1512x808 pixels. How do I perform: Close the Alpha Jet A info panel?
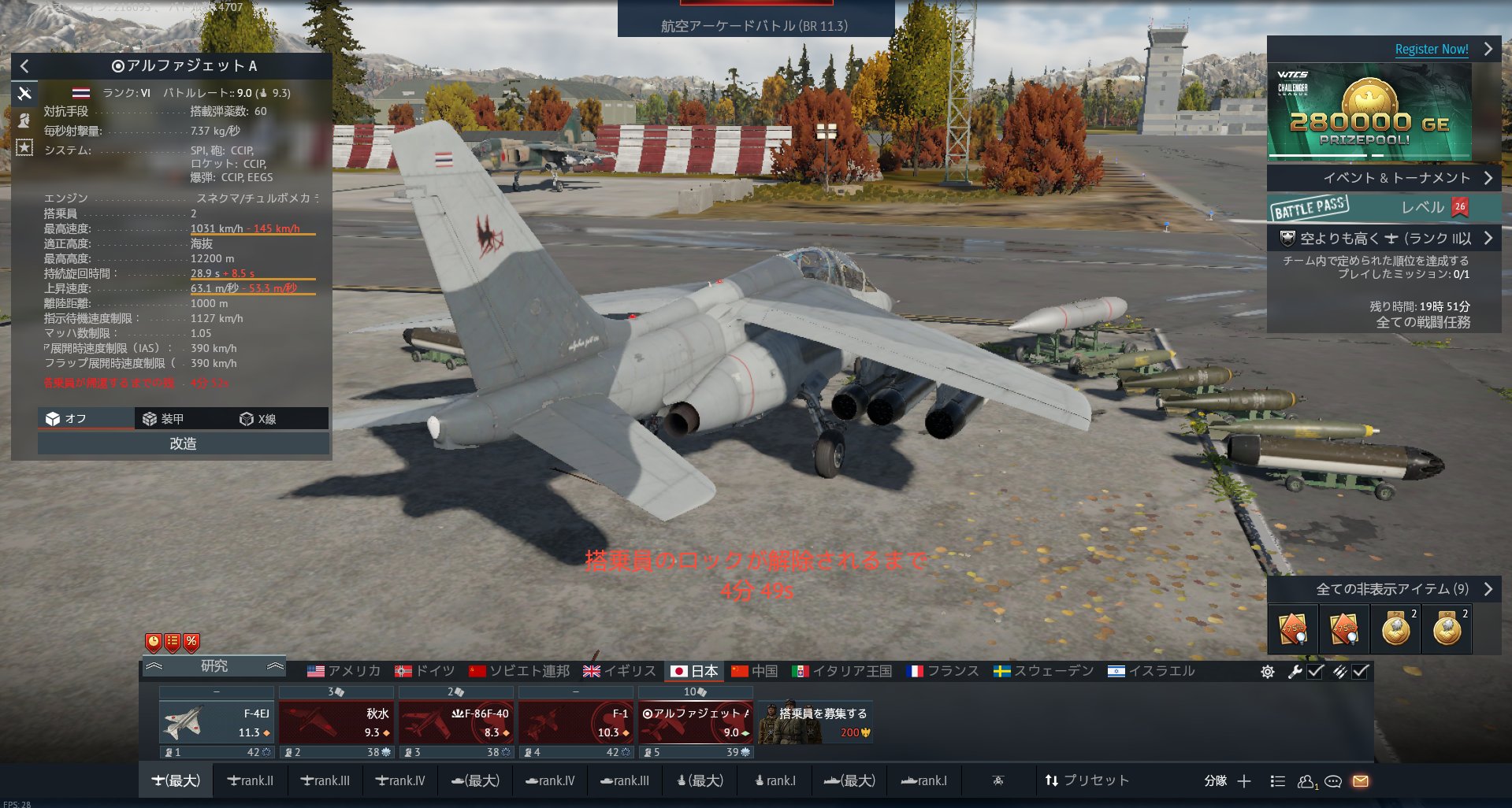point(24,66)
